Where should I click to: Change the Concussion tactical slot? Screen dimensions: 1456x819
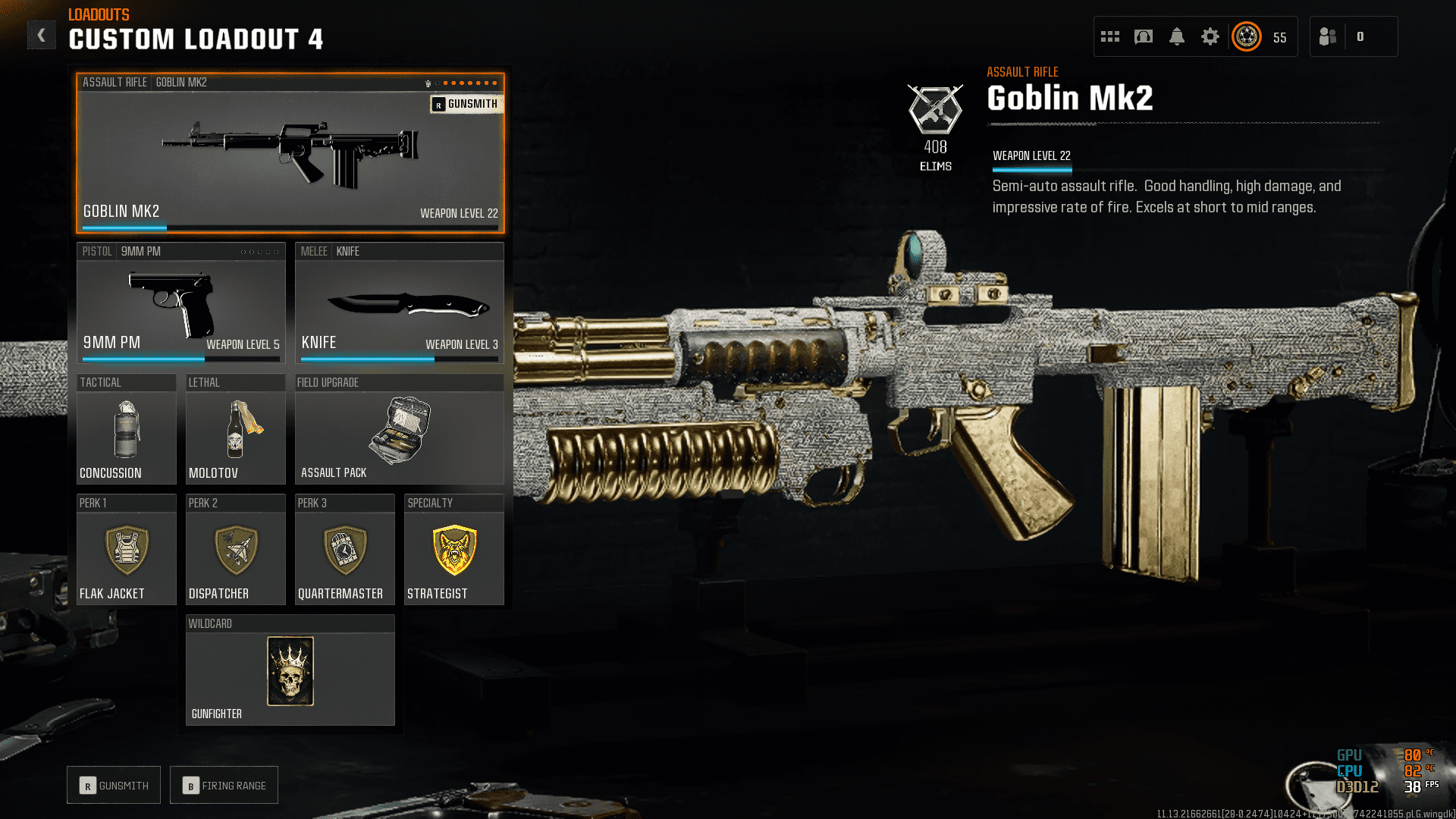tap(127, 430)
